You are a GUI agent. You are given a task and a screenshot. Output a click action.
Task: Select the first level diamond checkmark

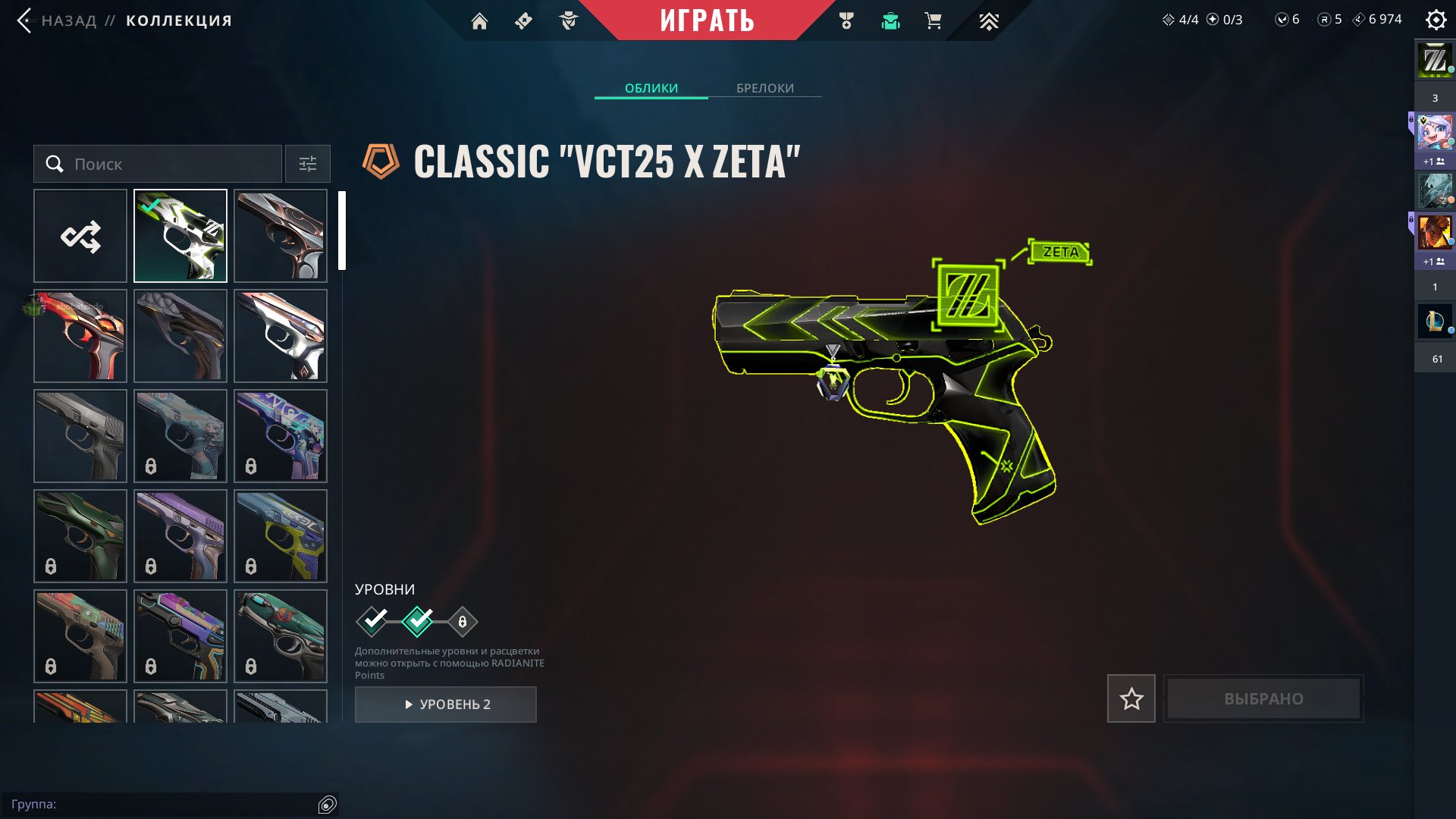click(x=372, y=622)
